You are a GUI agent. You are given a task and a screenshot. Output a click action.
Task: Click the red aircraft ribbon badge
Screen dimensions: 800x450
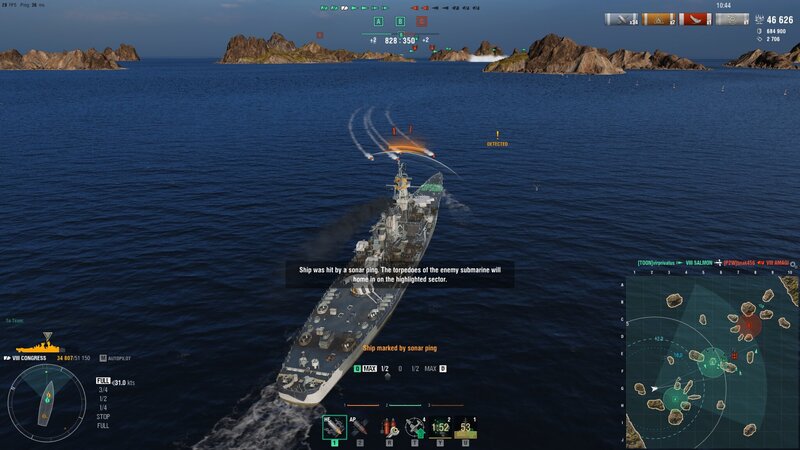tap(693, 18)
